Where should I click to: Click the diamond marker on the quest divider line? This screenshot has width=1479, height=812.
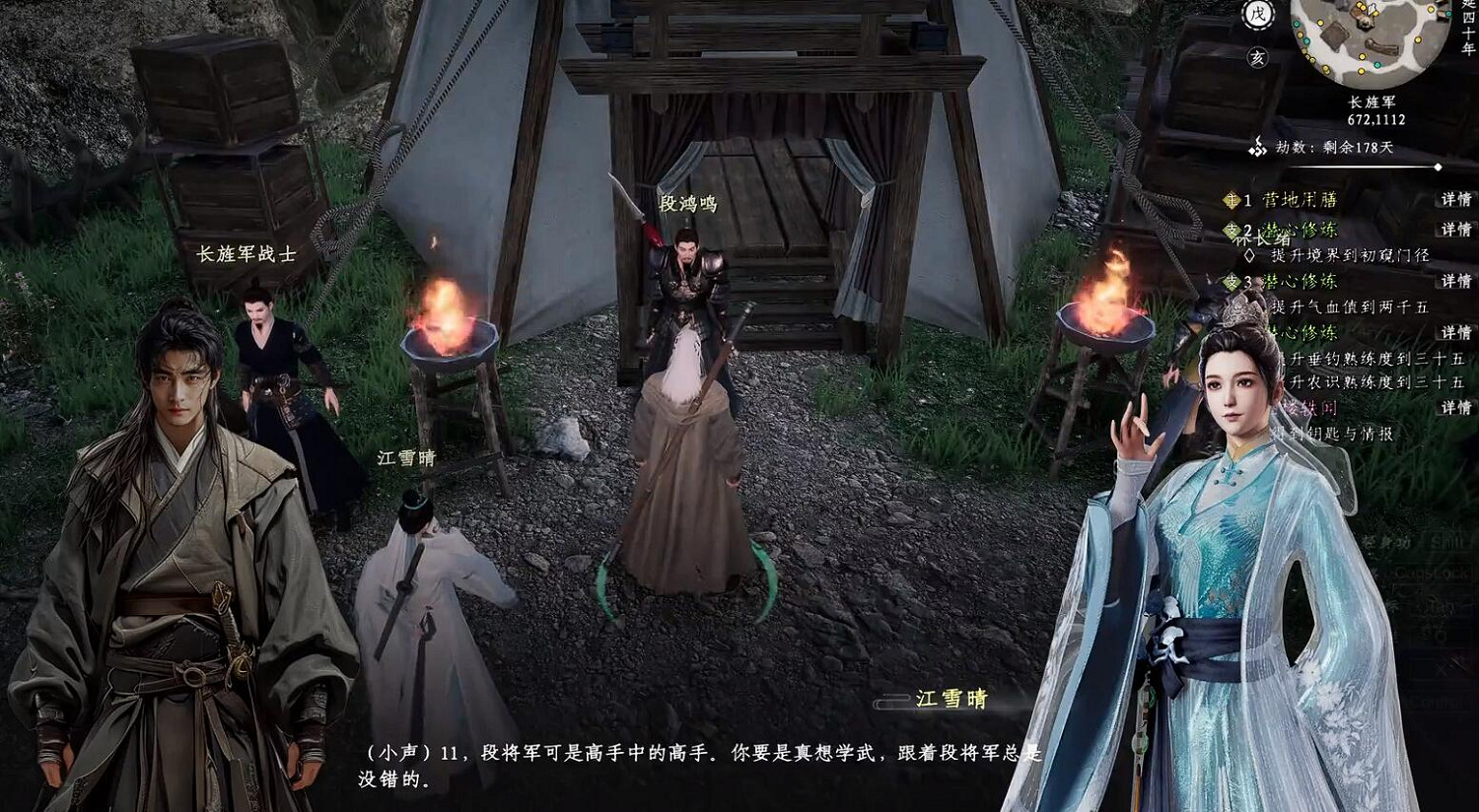point(1438,166)
